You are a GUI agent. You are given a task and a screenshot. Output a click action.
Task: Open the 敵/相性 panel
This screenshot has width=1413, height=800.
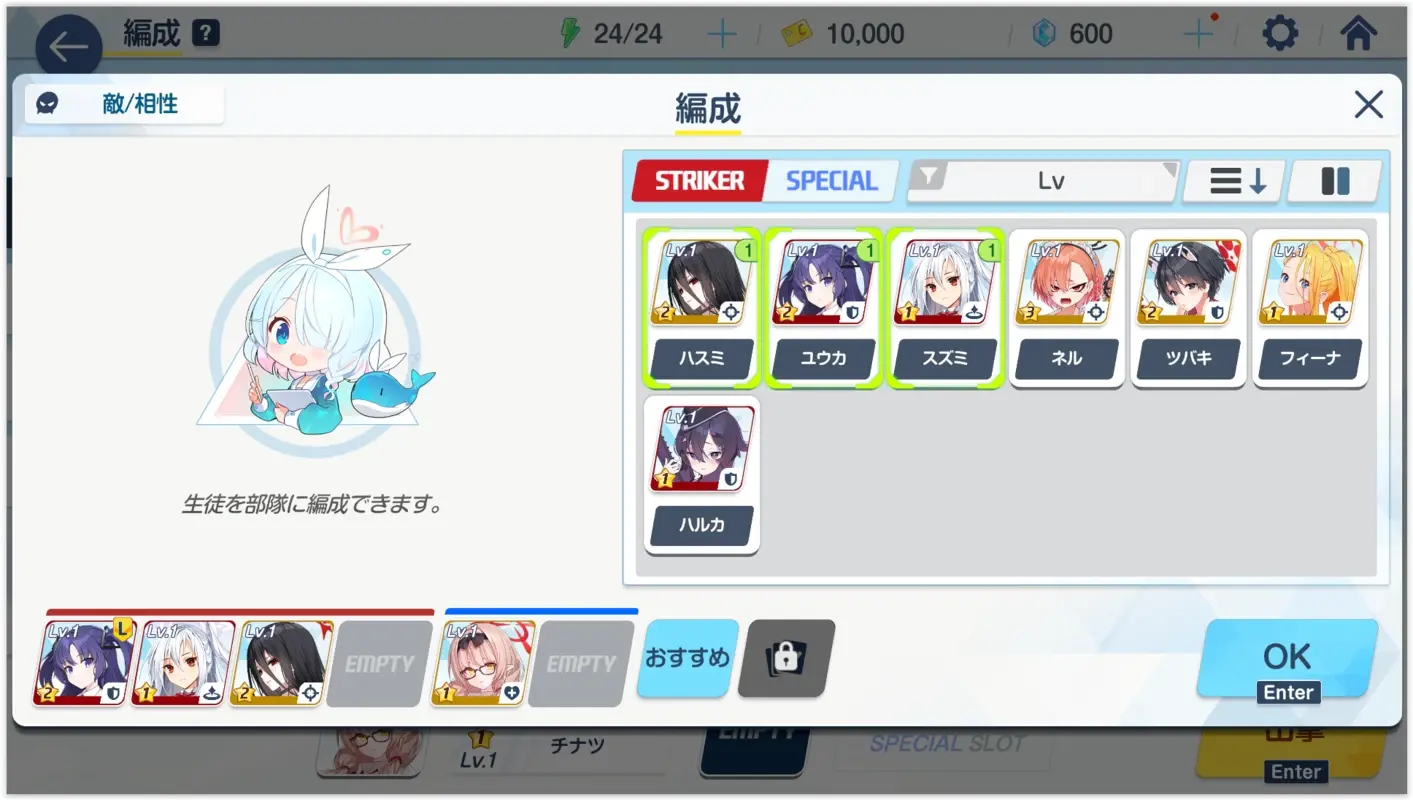pos(124,103)
